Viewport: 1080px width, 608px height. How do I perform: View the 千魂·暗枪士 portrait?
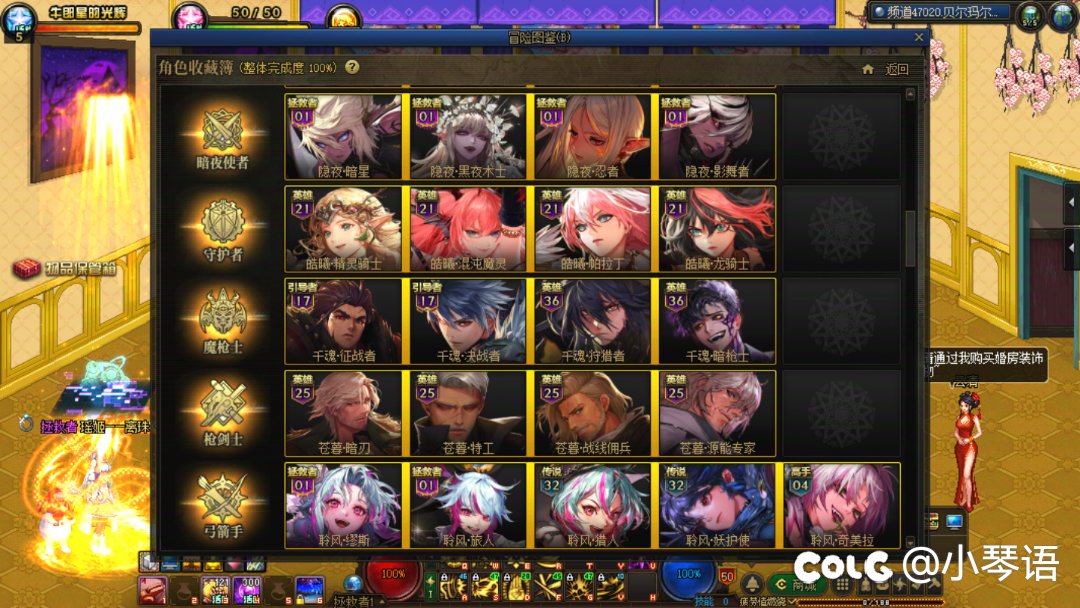[717, 321]
